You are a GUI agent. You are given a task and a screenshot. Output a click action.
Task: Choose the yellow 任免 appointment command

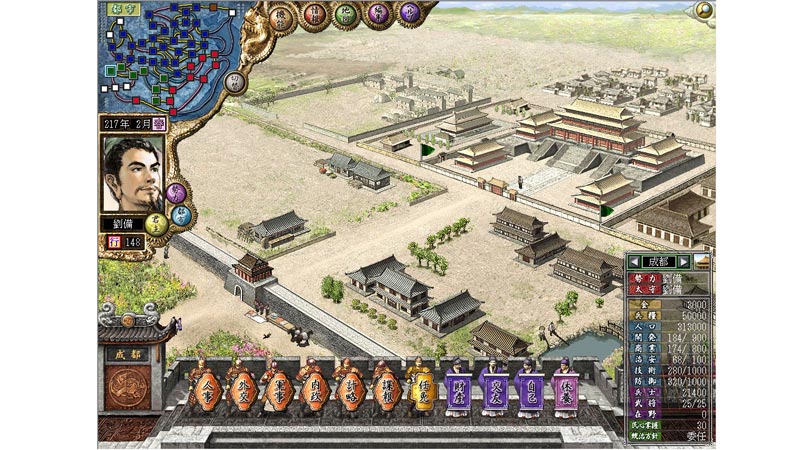[x=418, y=387]
